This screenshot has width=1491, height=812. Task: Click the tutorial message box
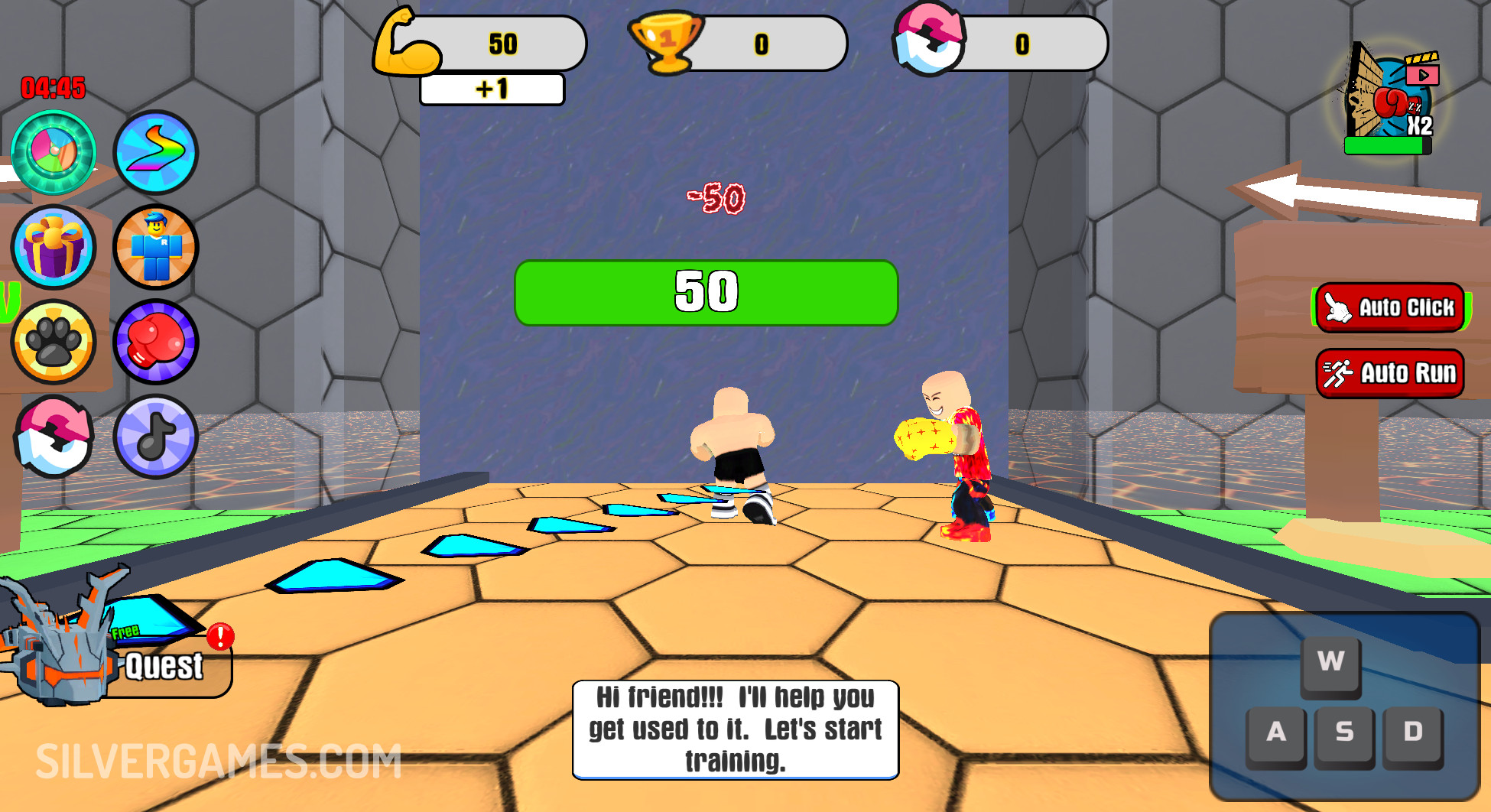[736, 729]
